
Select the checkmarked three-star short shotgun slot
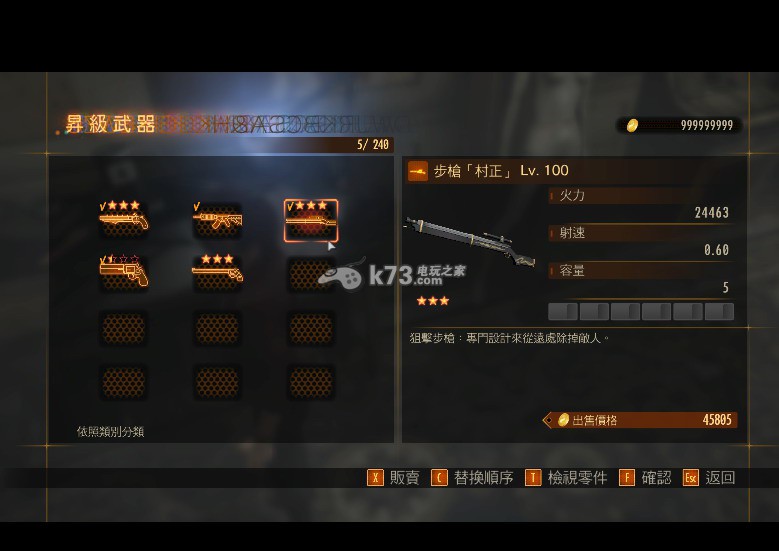pos(124,219)
